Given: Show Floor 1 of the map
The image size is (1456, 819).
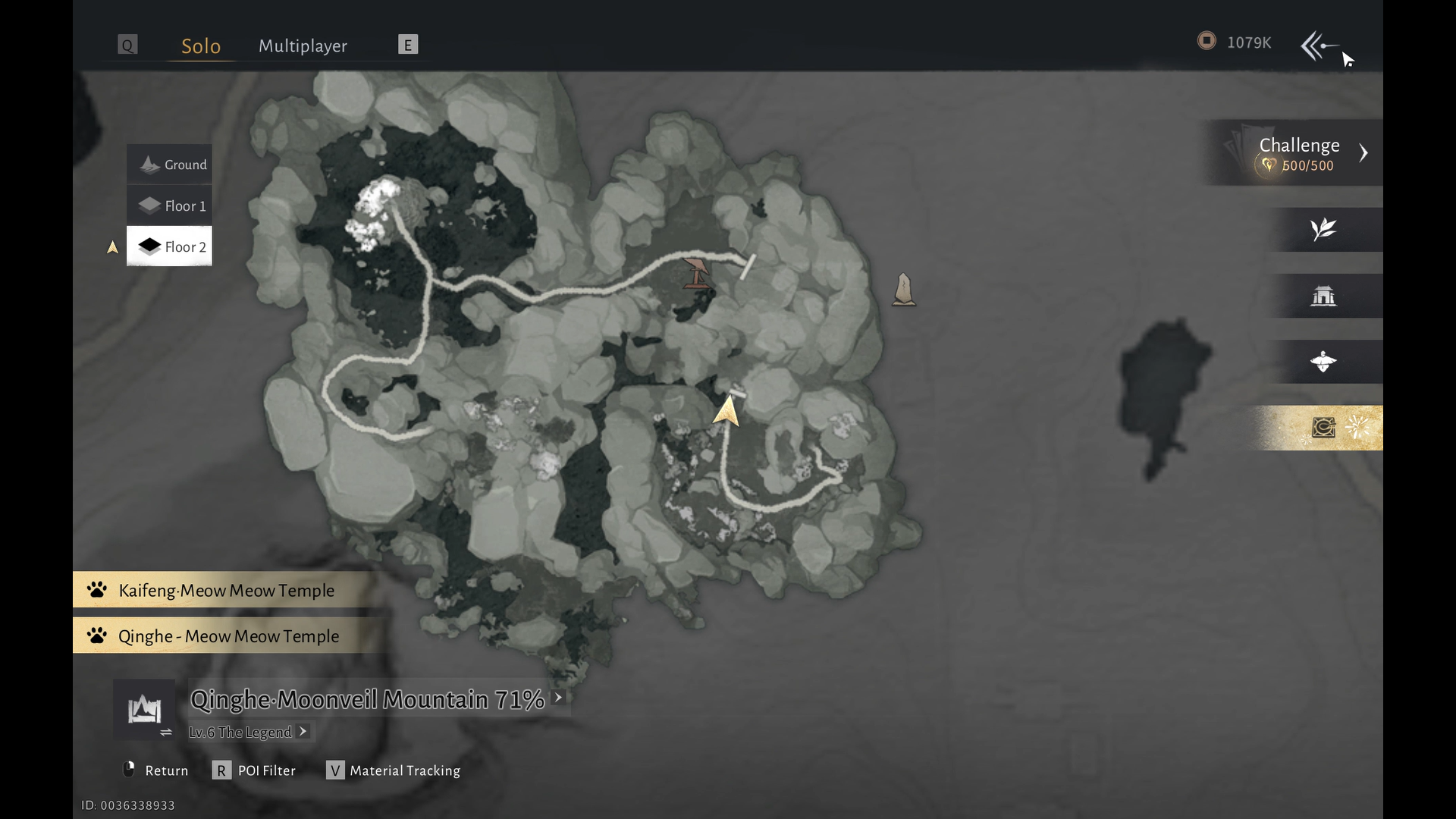Looking at the screenshot, I should (x=170, y=206).
